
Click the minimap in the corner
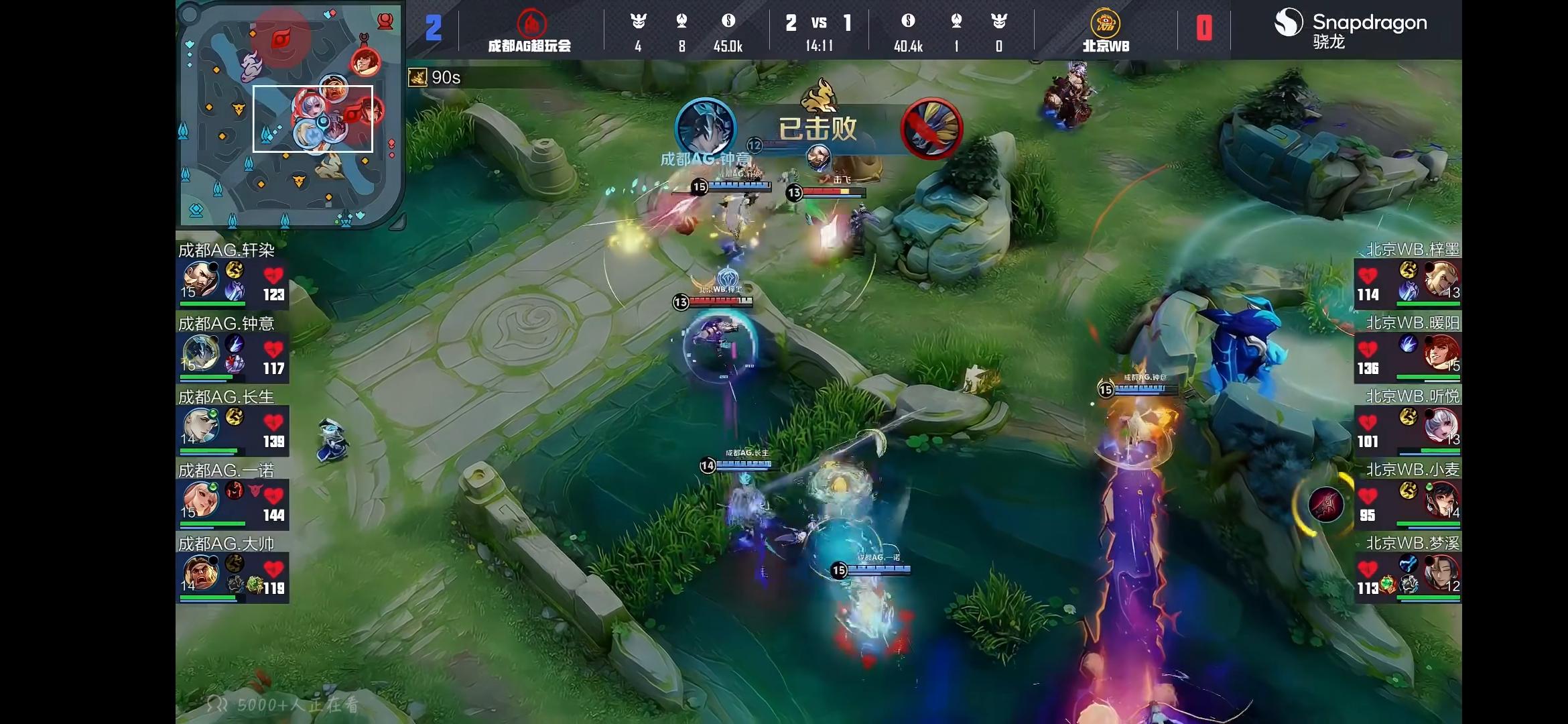(289, 115)
